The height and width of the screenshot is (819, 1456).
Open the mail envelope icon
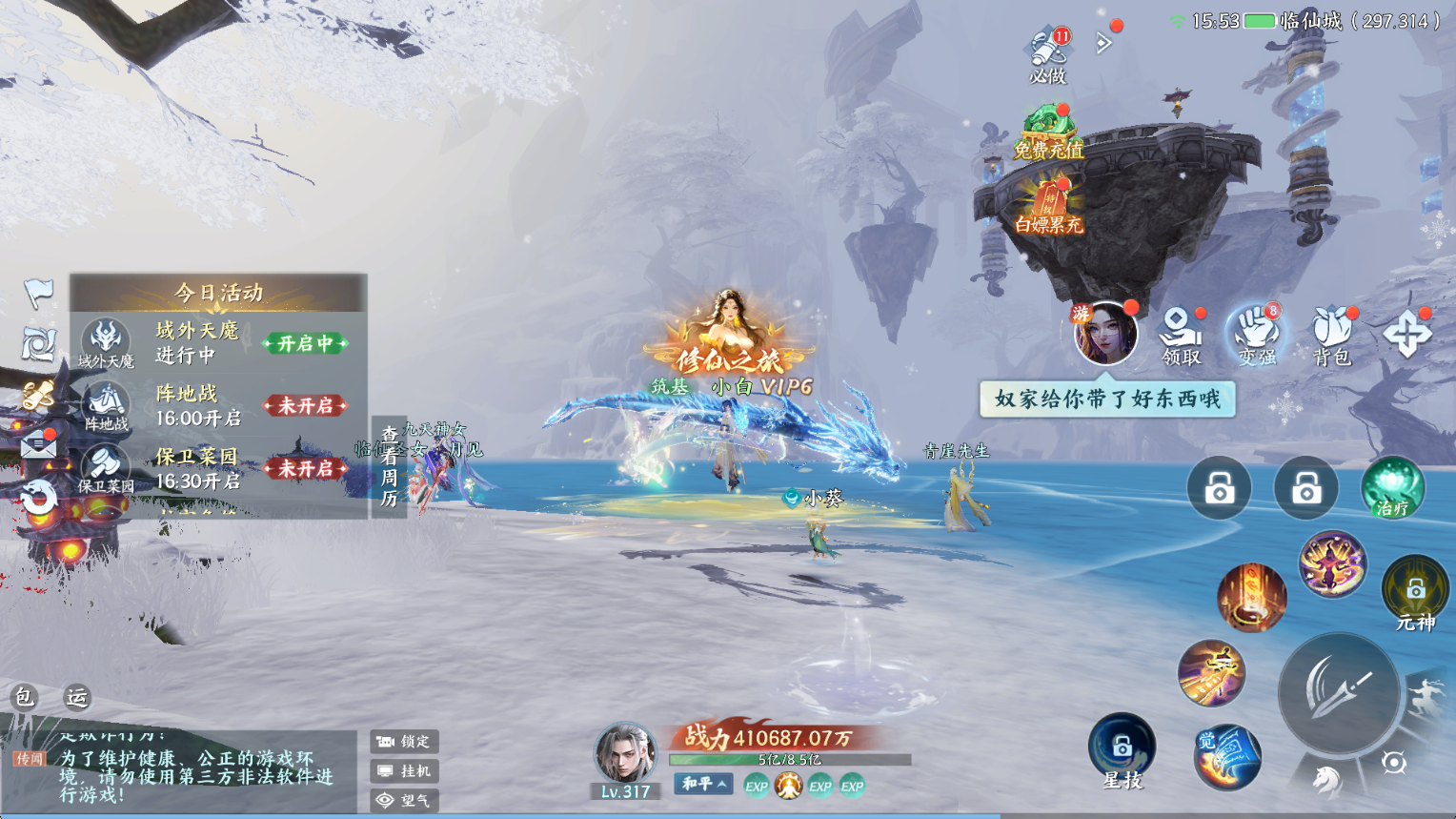pos(39,445)
